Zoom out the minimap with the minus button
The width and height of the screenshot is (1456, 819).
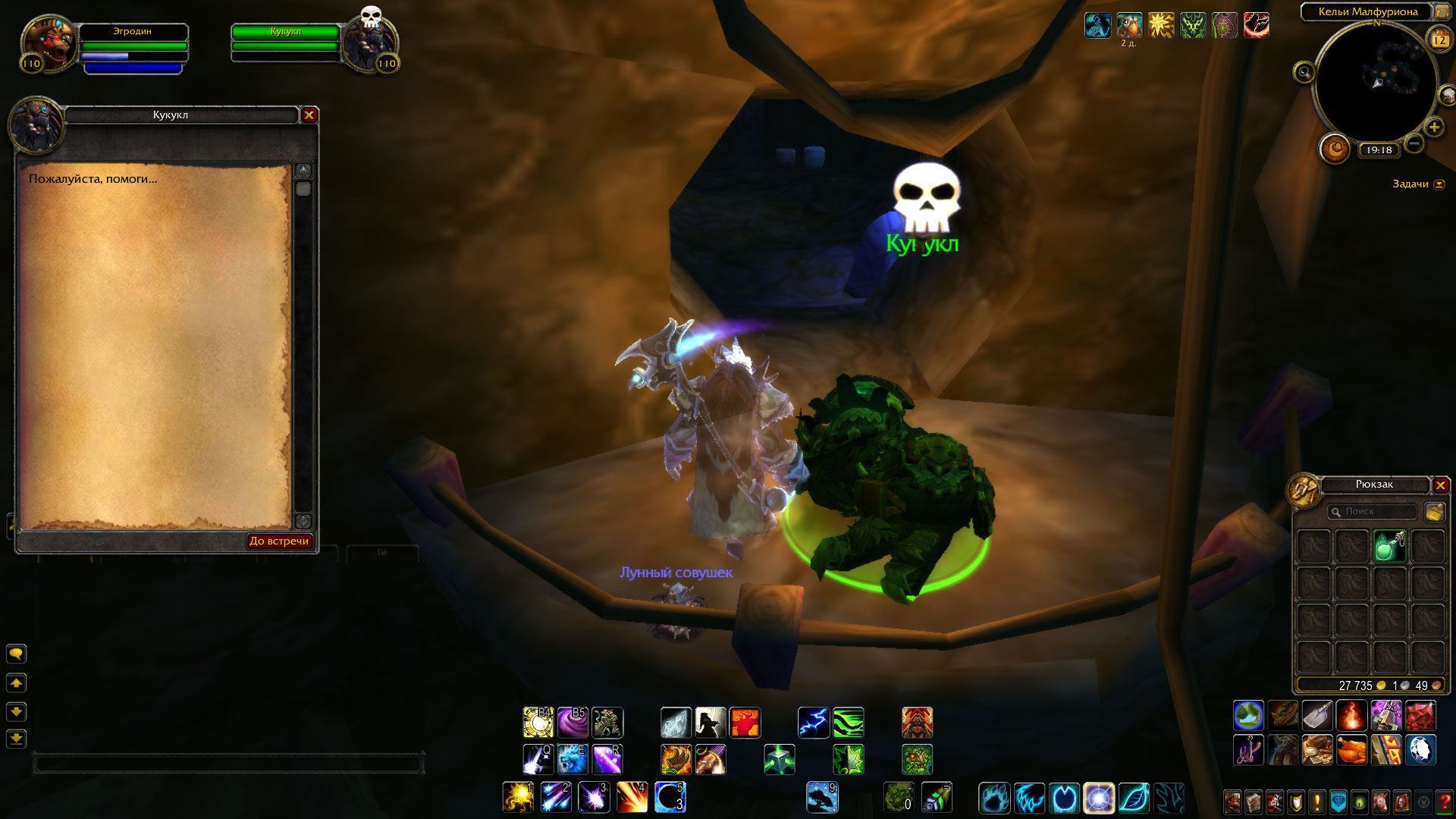1414,143
